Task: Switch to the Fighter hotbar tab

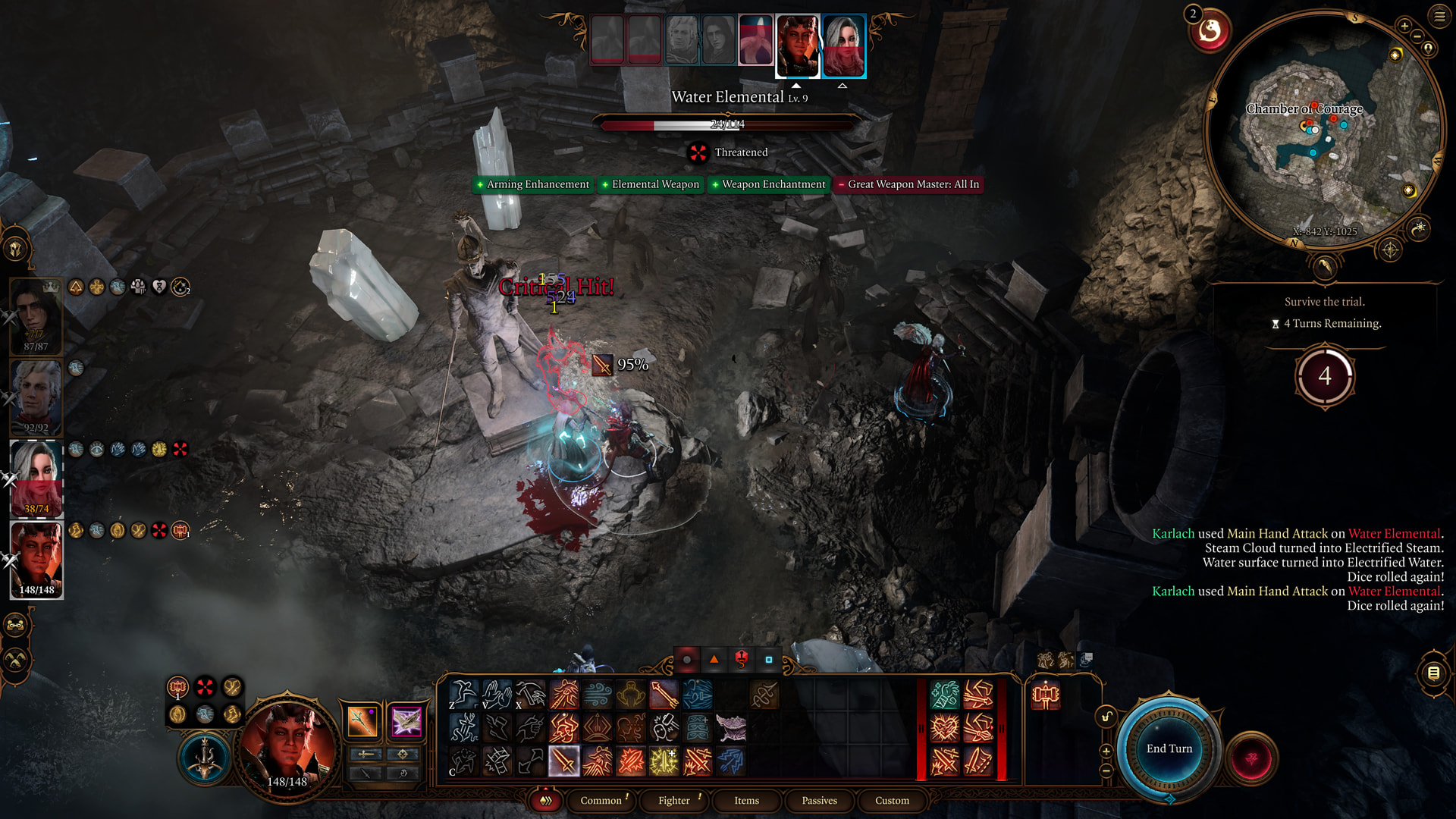Action: pyautogui.click(x=674, y=800)
